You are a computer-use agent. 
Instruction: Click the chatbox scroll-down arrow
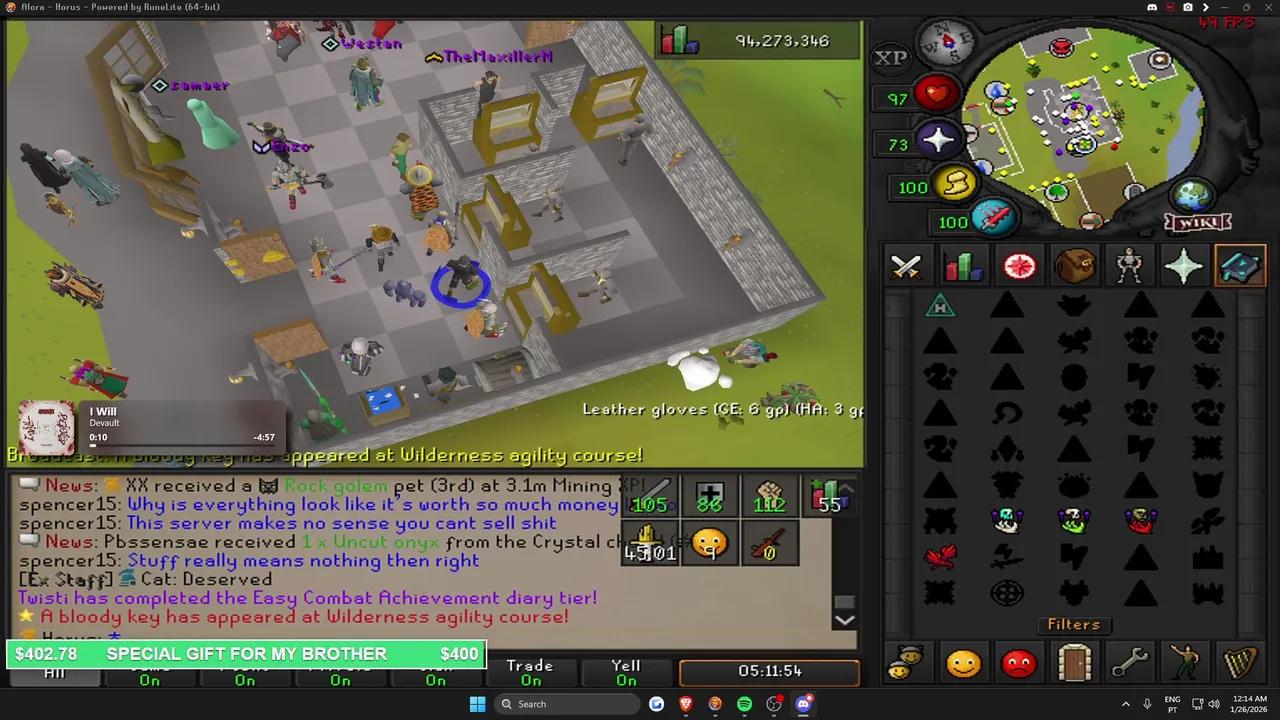[845, 619]
